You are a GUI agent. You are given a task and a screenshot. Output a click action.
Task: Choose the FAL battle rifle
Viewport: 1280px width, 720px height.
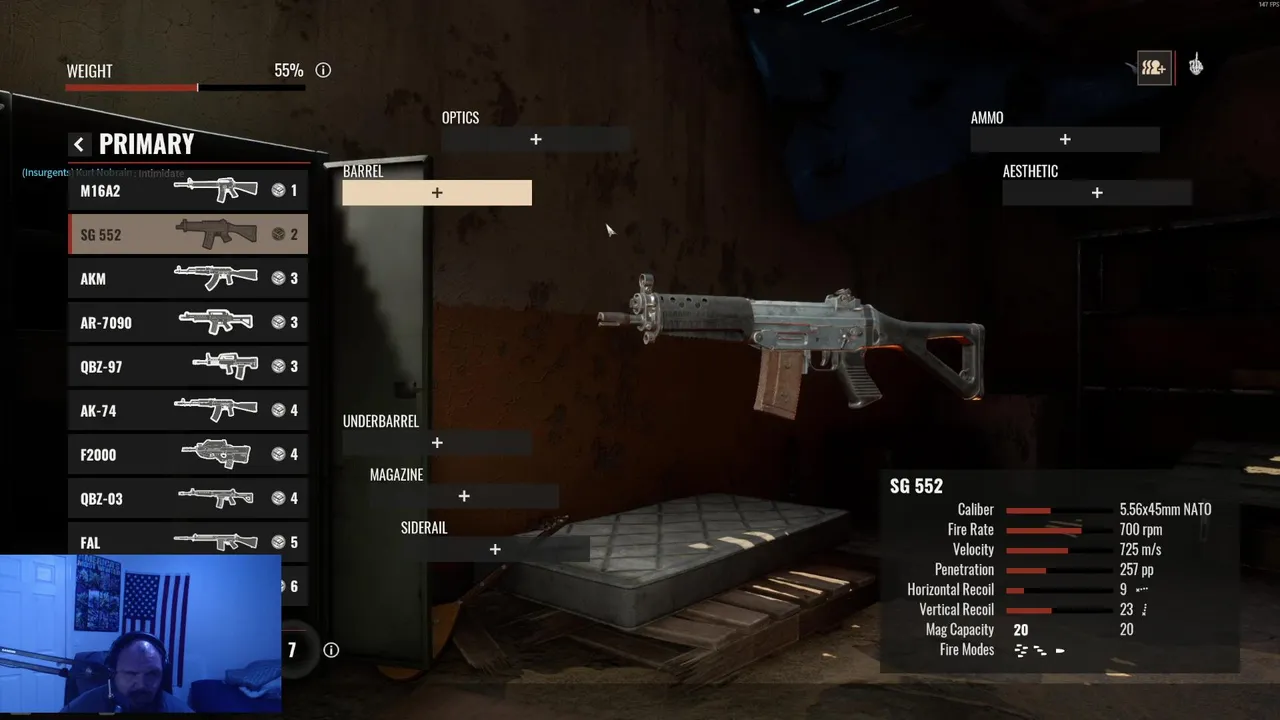(x=188, y=541)
